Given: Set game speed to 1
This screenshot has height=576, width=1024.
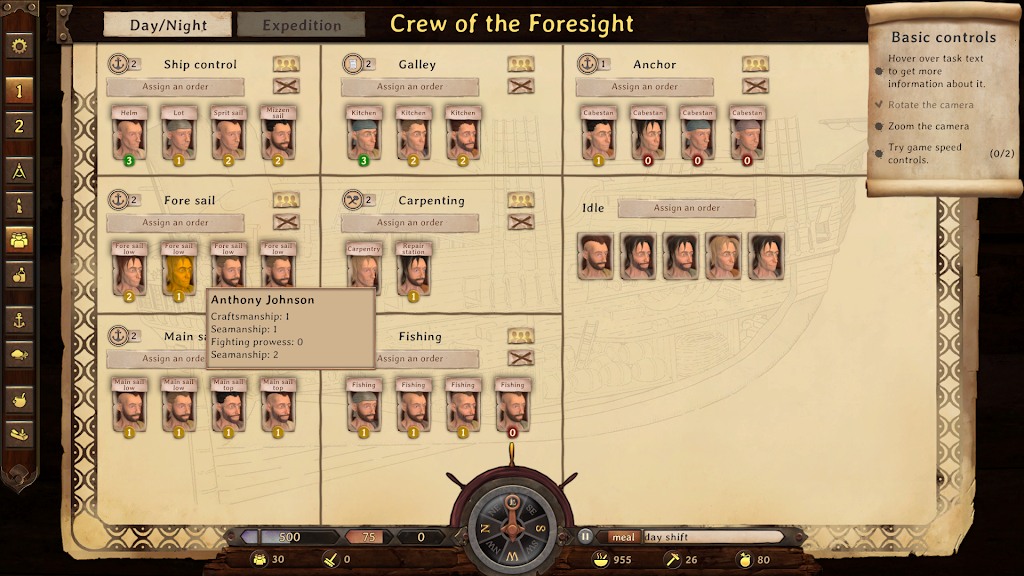Looking at the screenshot, I should 19,90.
